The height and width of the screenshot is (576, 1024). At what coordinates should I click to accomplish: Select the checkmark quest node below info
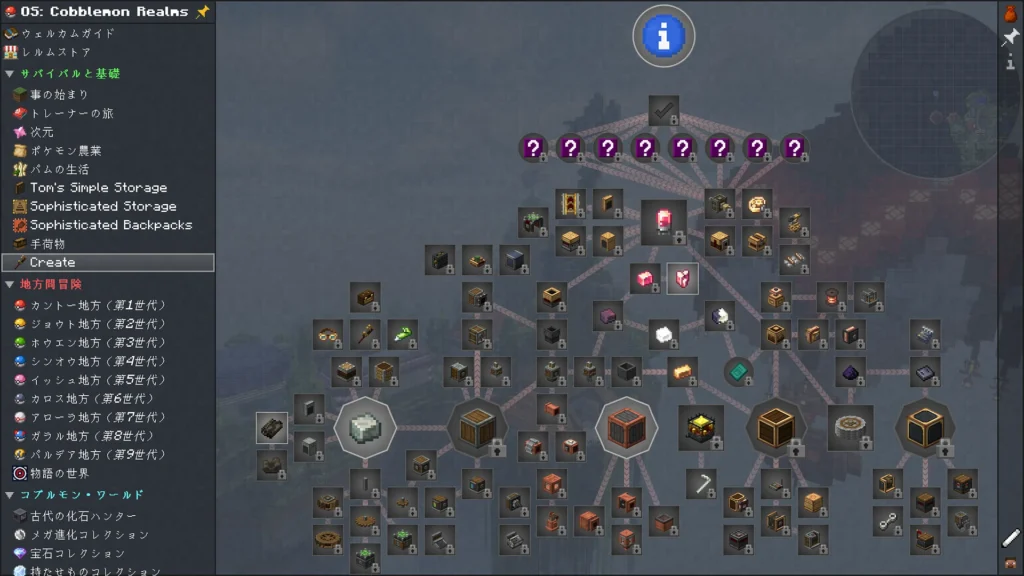click(x=663, y=110)
